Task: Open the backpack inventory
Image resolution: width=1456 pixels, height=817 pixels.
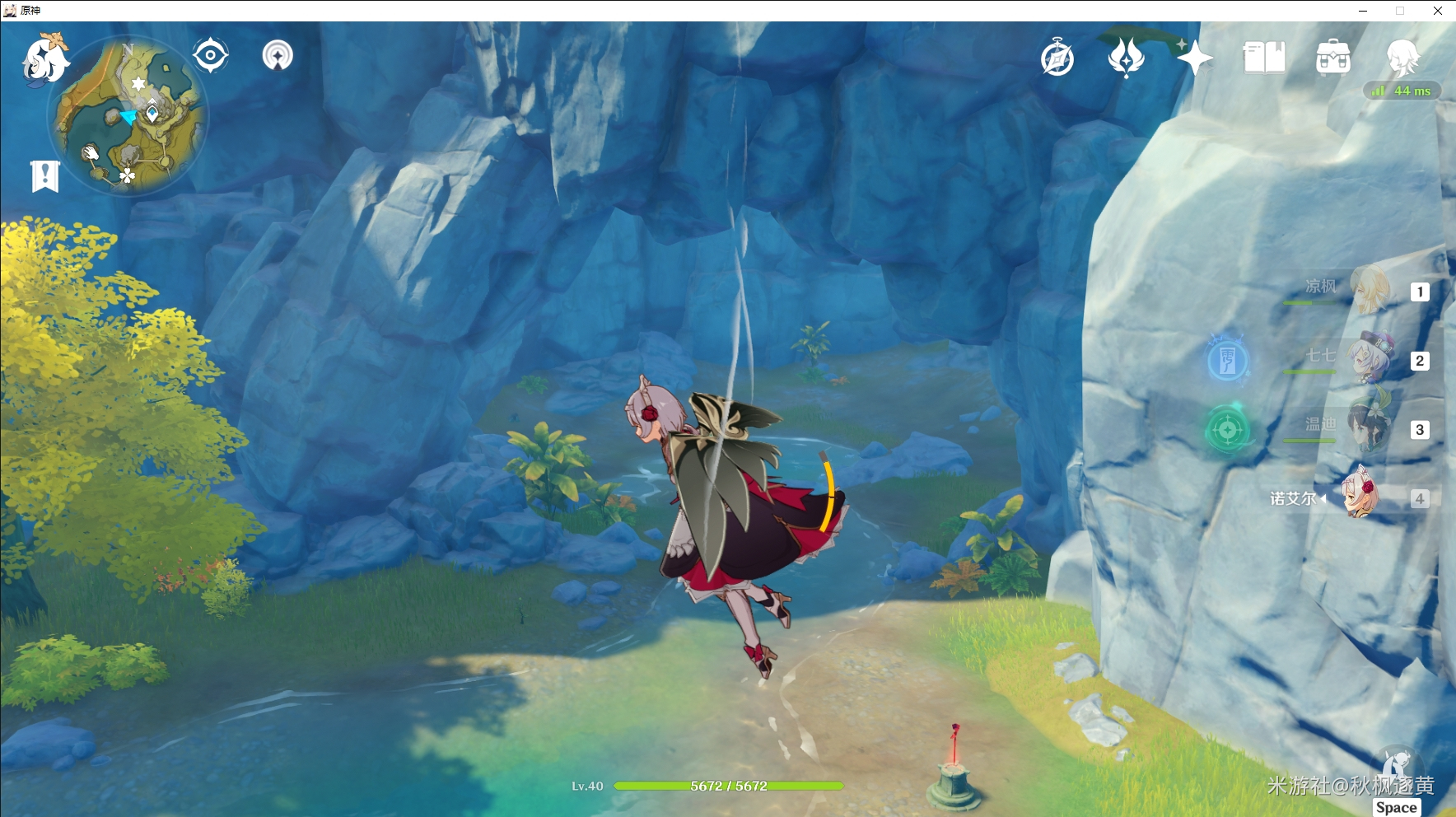Action: pos(1332,58)
